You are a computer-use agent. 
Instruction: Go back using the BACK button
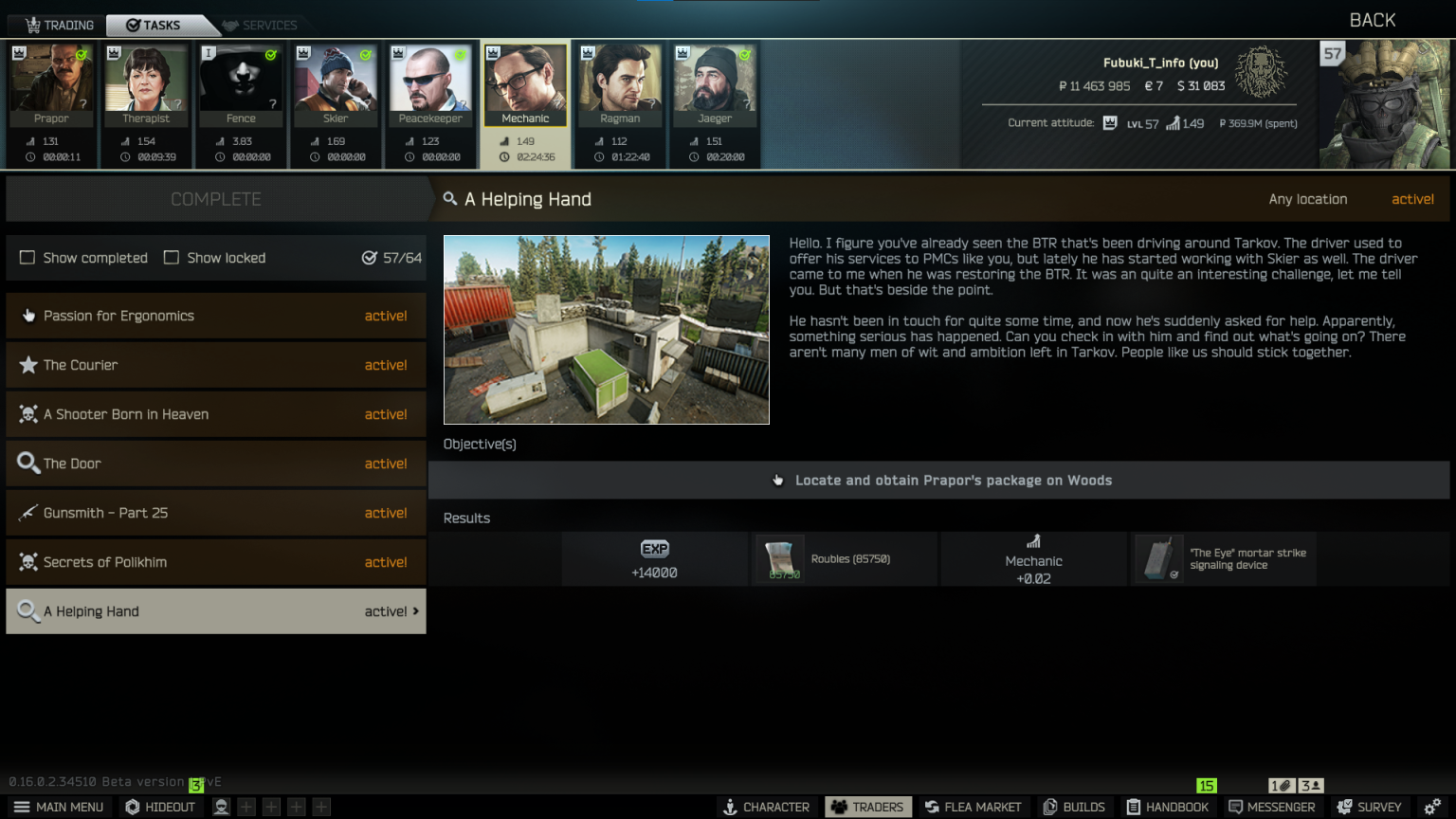tap(1372, 20)
